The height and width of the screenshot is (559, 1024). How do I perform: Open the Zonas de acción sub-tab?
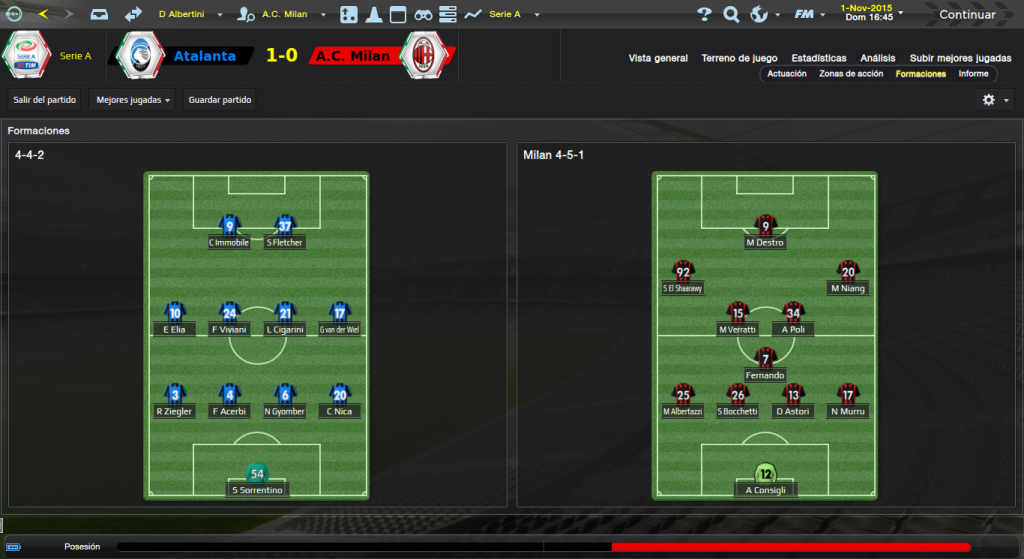tap(851, 74)
